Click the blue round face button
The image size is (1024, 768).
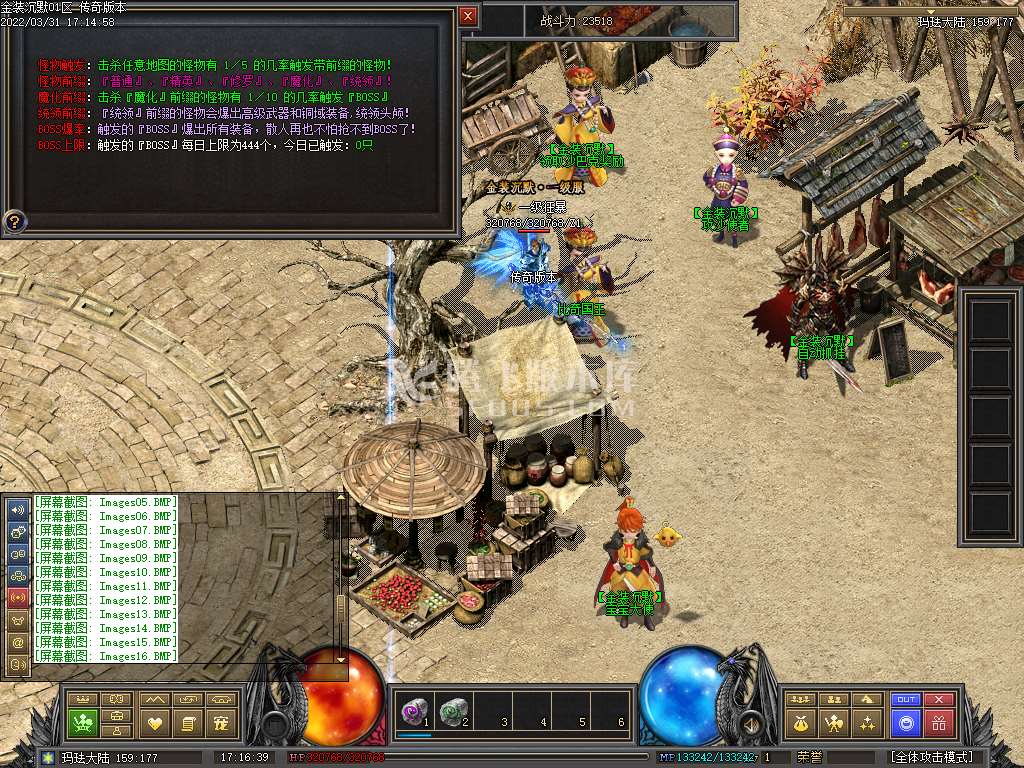906,722
